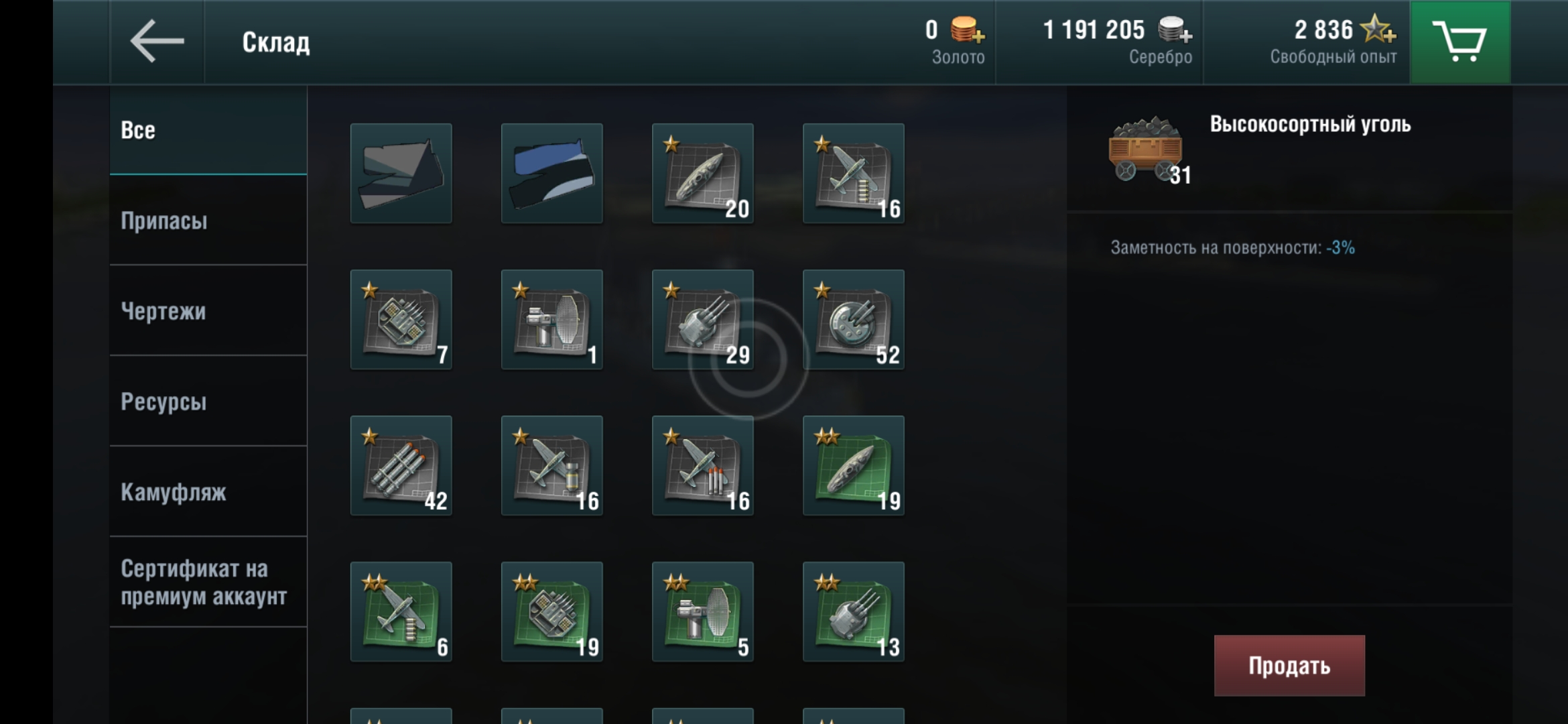The width and height of the screenshot is (1568, 724).
Task: Switch to the Камуфляж category
Action: [x=208, y=492]
